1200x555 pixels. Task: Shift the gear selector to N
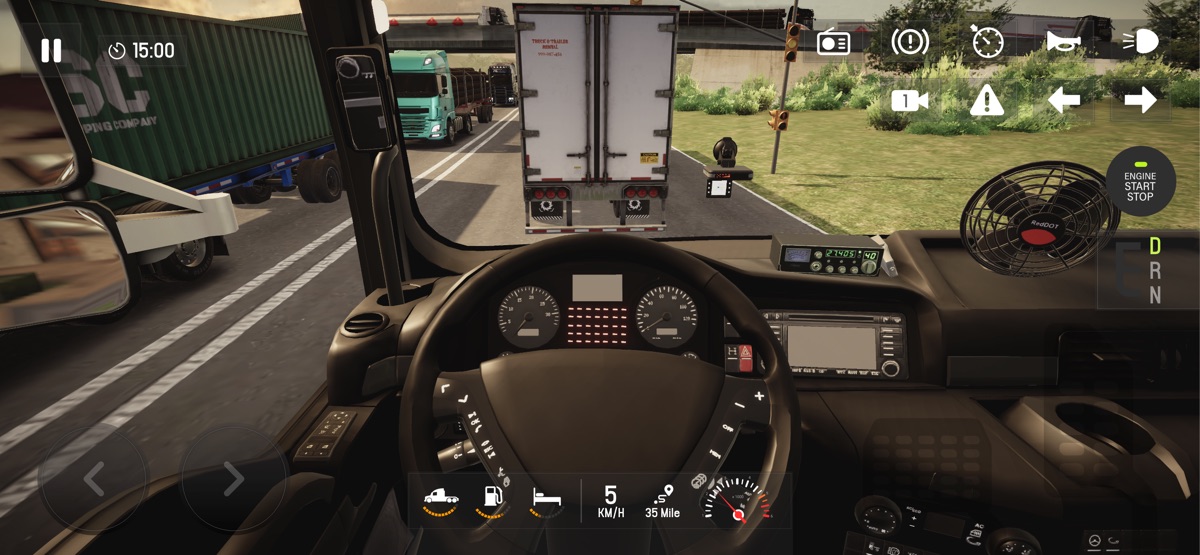(x=1155, y=295)
